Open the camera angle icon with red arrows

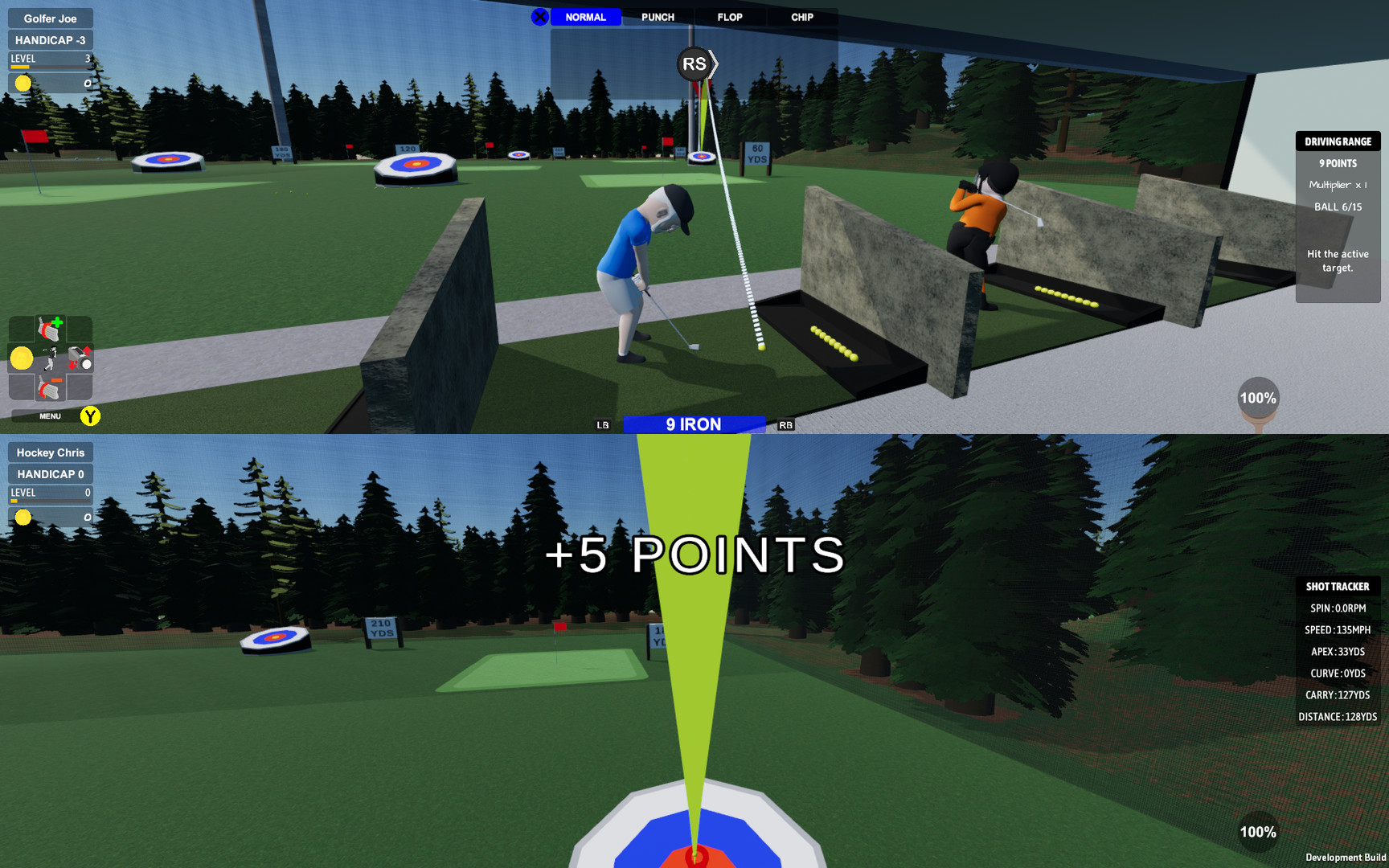[80, 358]
